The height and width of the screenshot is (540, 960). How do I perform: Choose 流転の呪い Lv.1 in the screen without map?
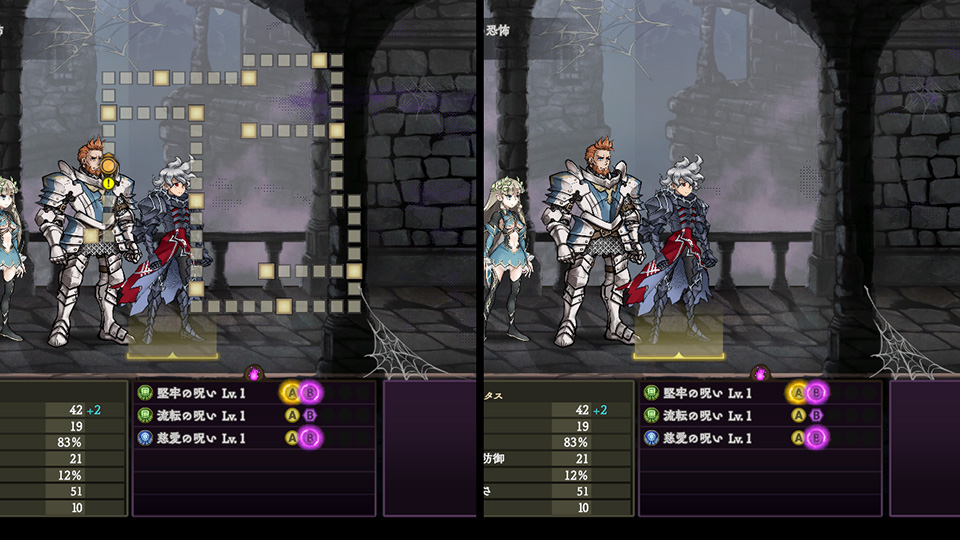pos(702,415)
